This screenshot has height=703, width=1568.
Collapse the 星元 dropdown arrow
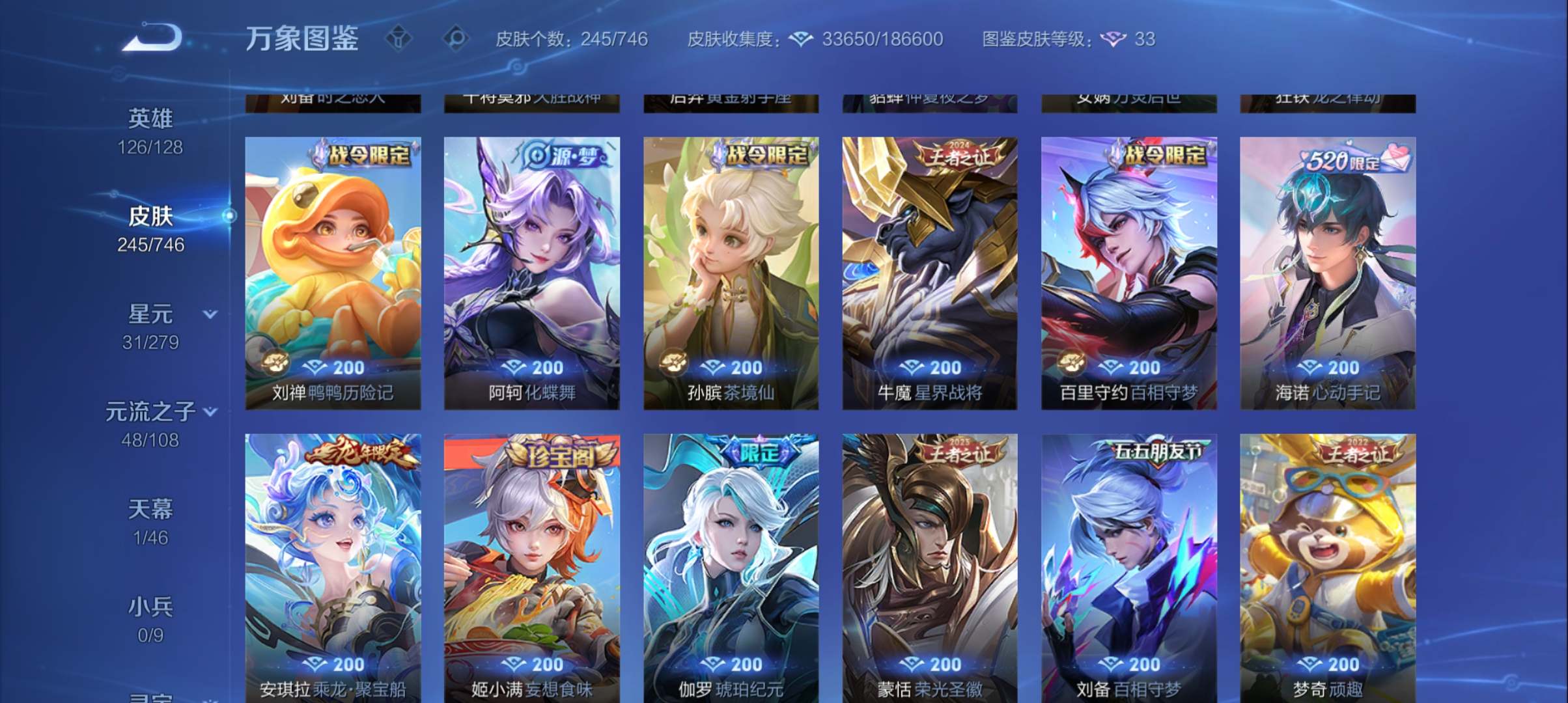click(x=210, y=313)
